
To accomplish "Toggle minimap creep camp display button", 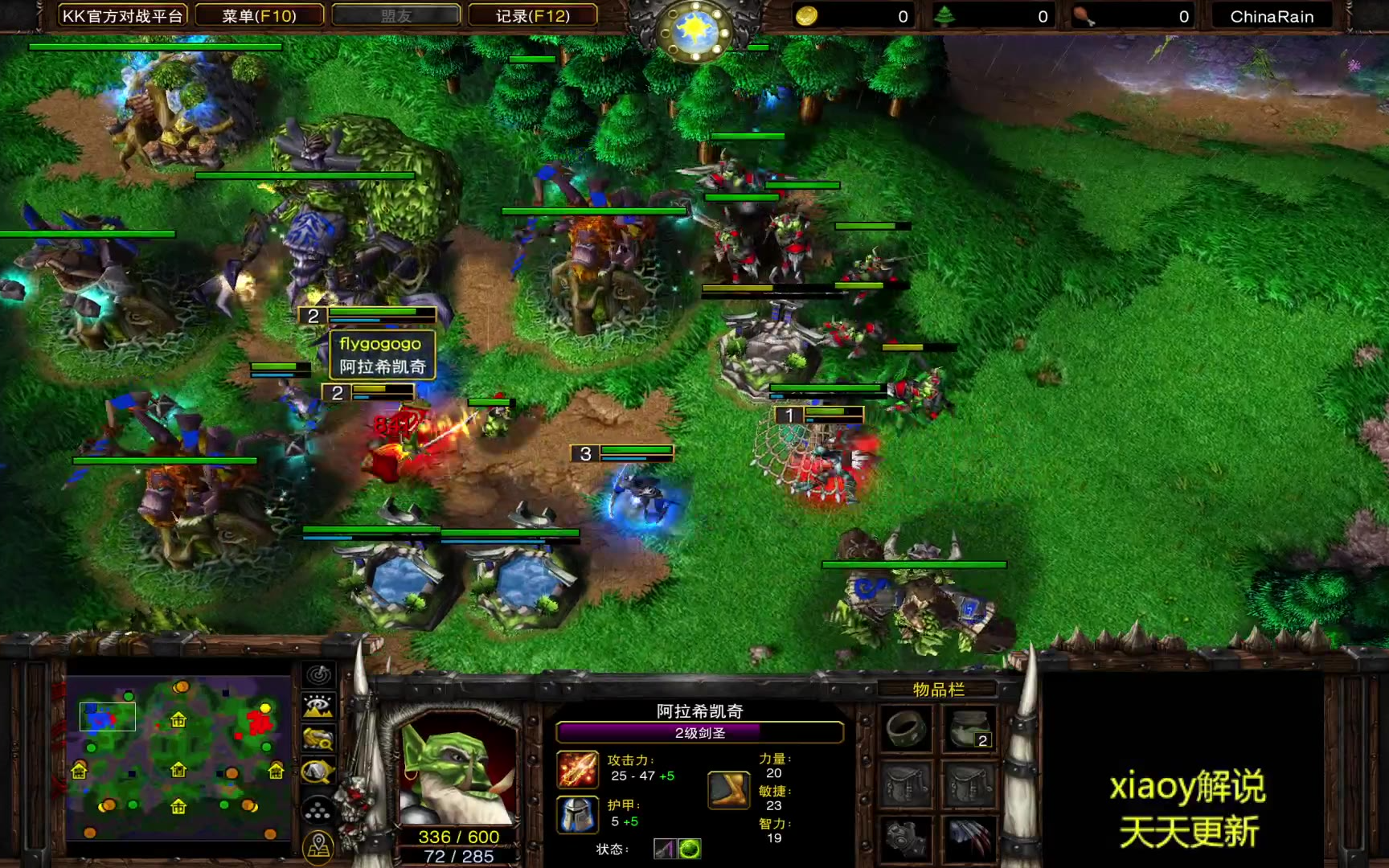I will point(318,772).
